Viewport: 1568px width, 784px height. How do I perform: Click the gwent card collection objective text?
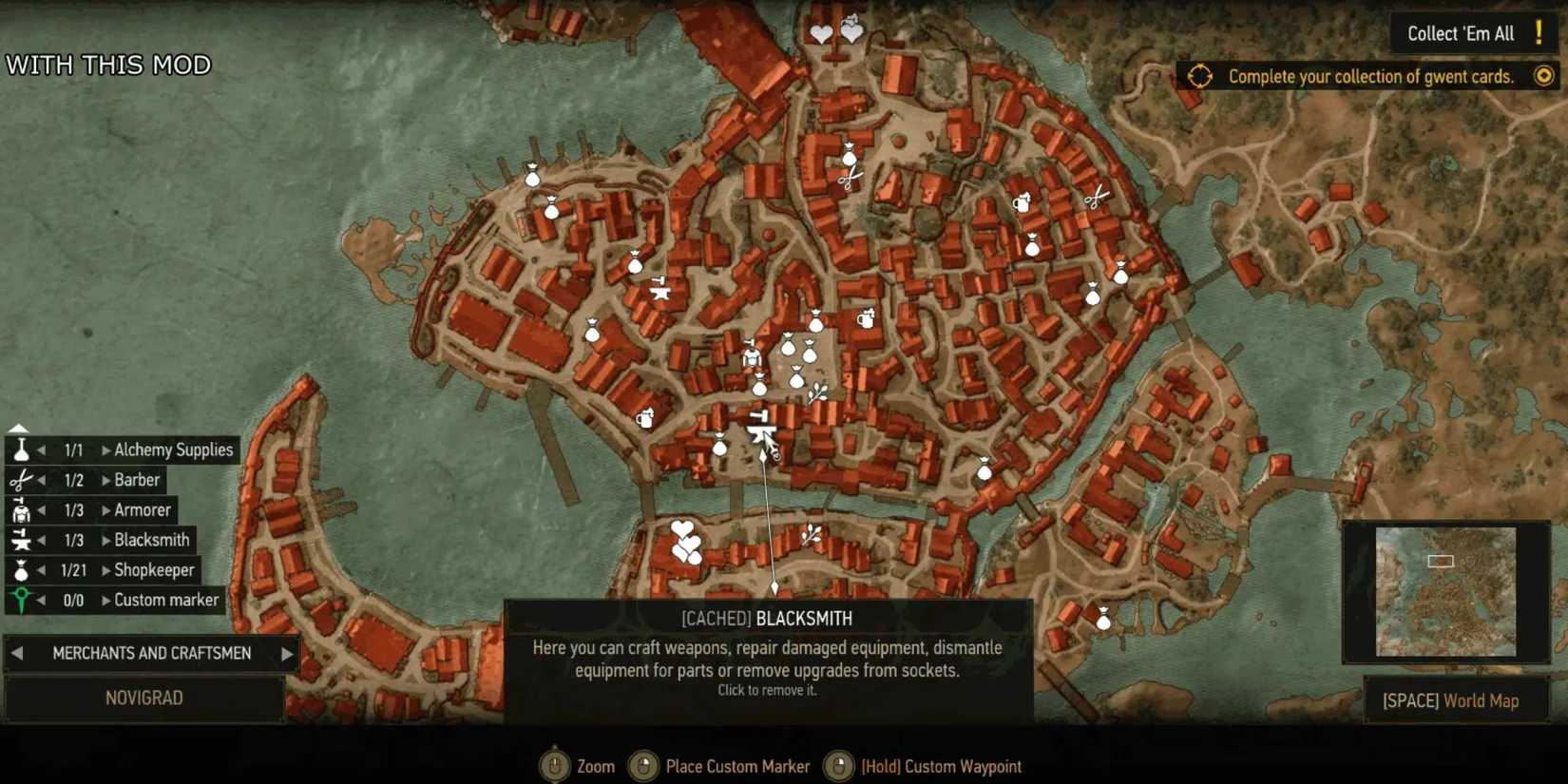(1370, 77)
